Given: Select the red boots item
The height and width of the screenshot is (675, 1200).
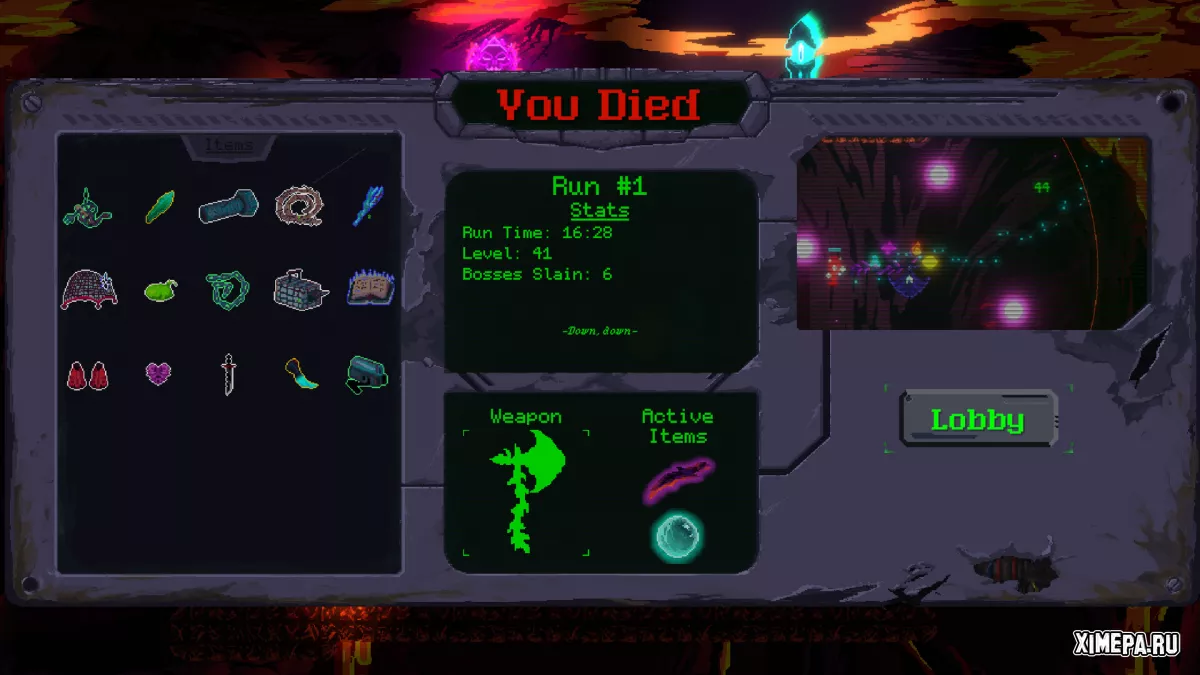Looking at the screenshot, I should (x=88, y=375).
